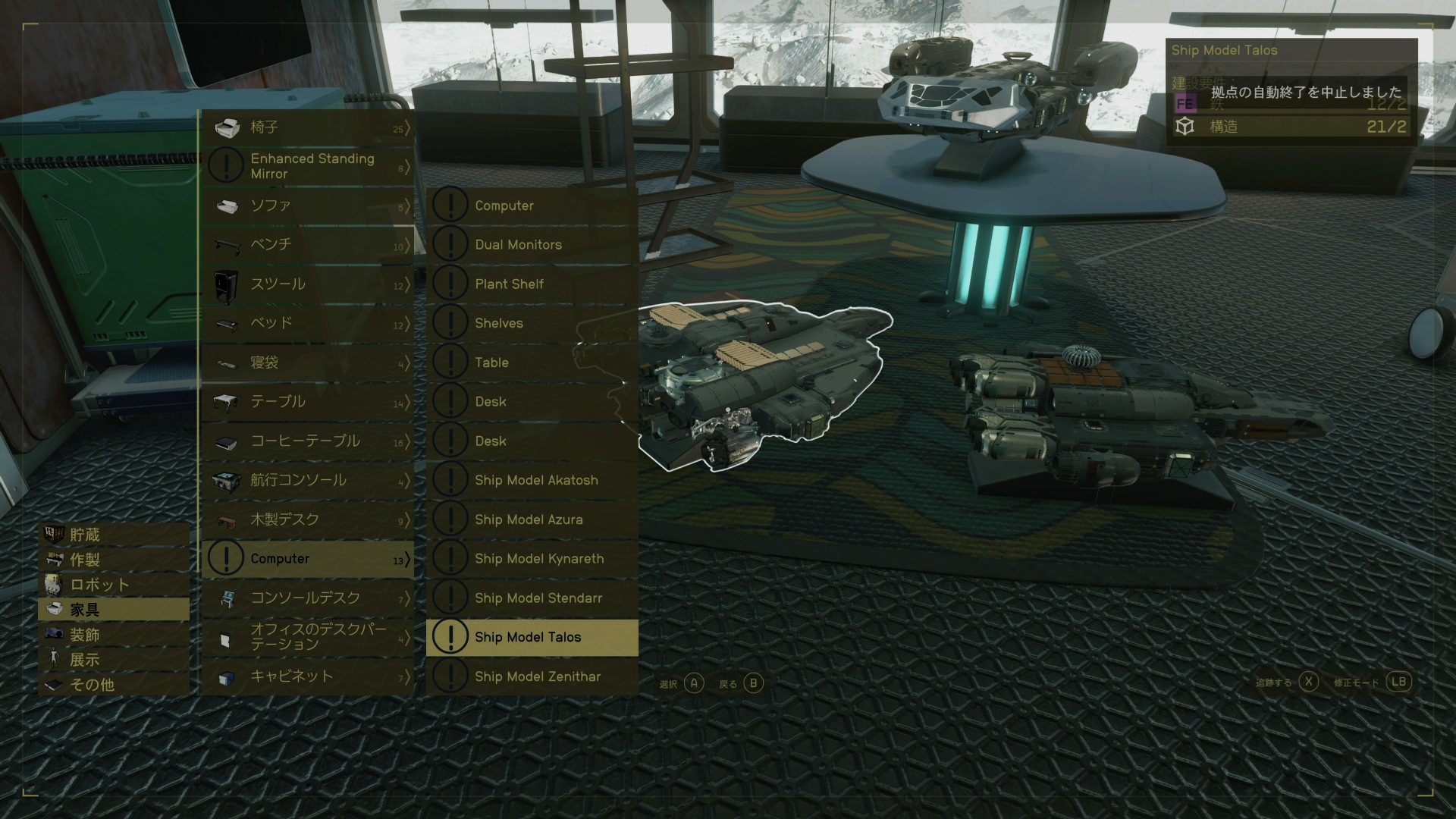
Task: Open the 航行コンソール group
Action: coord(307,480)
